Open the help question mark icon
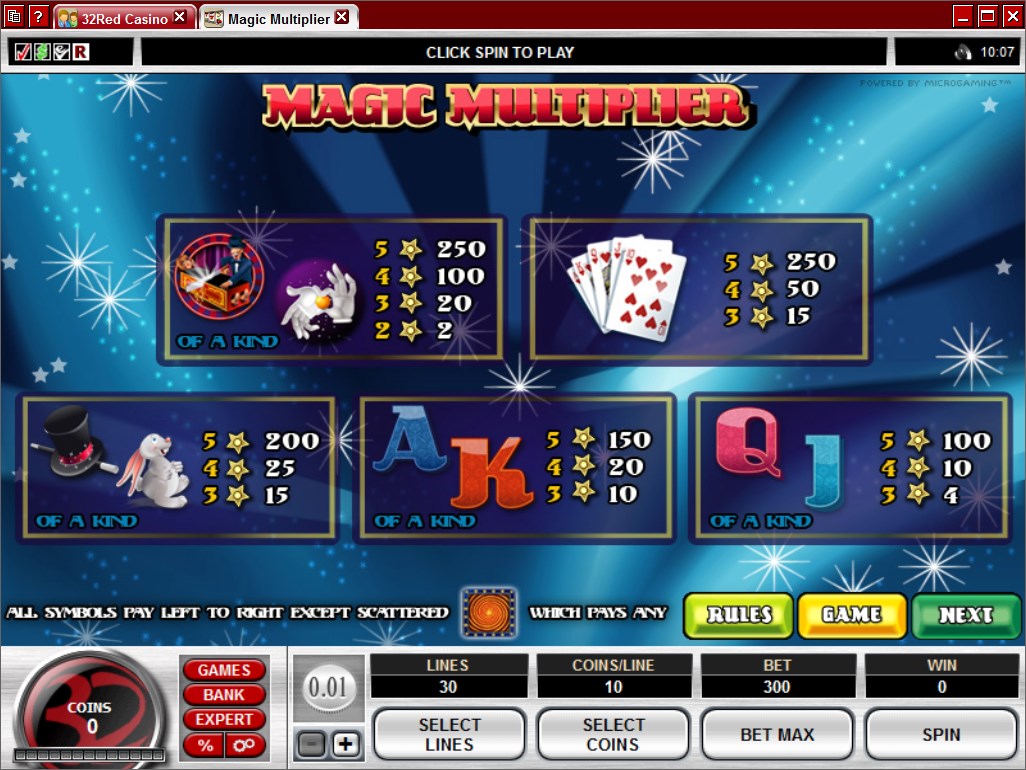This screenshot has height=770, width=1026. 38,16
